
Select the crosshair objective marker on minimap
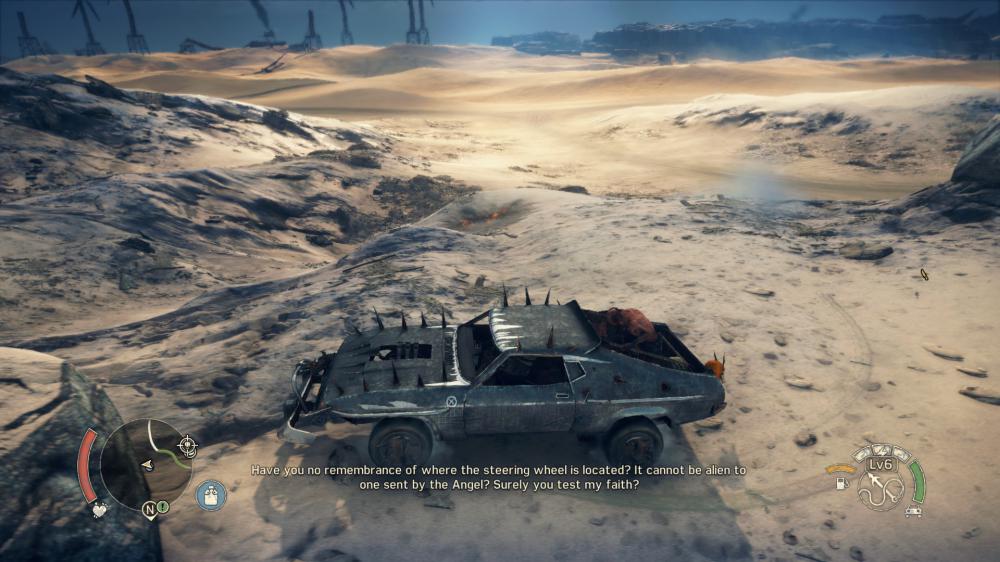click(187, 444)
